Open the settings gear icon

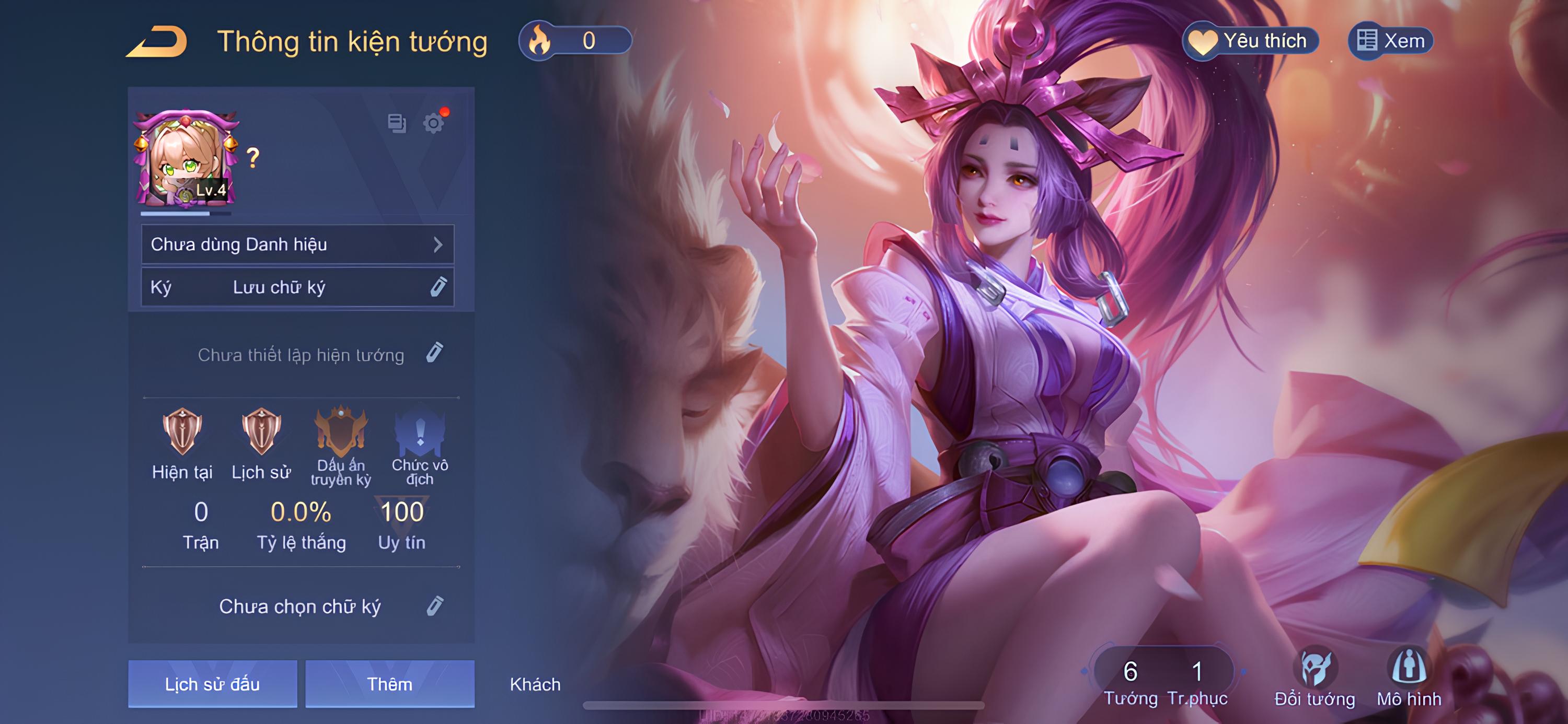pos(433,123)
